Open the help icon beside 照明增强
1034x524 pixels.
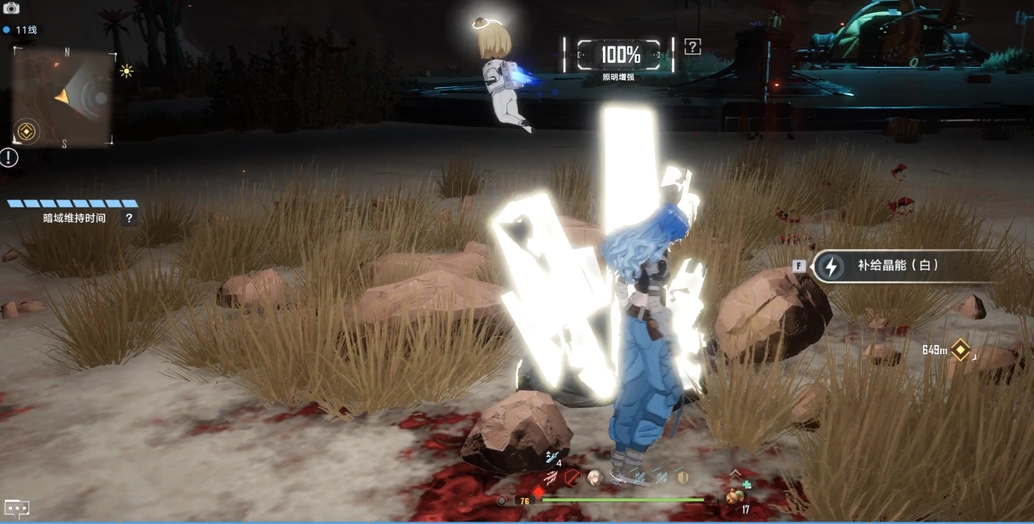[x=692, y=46]
